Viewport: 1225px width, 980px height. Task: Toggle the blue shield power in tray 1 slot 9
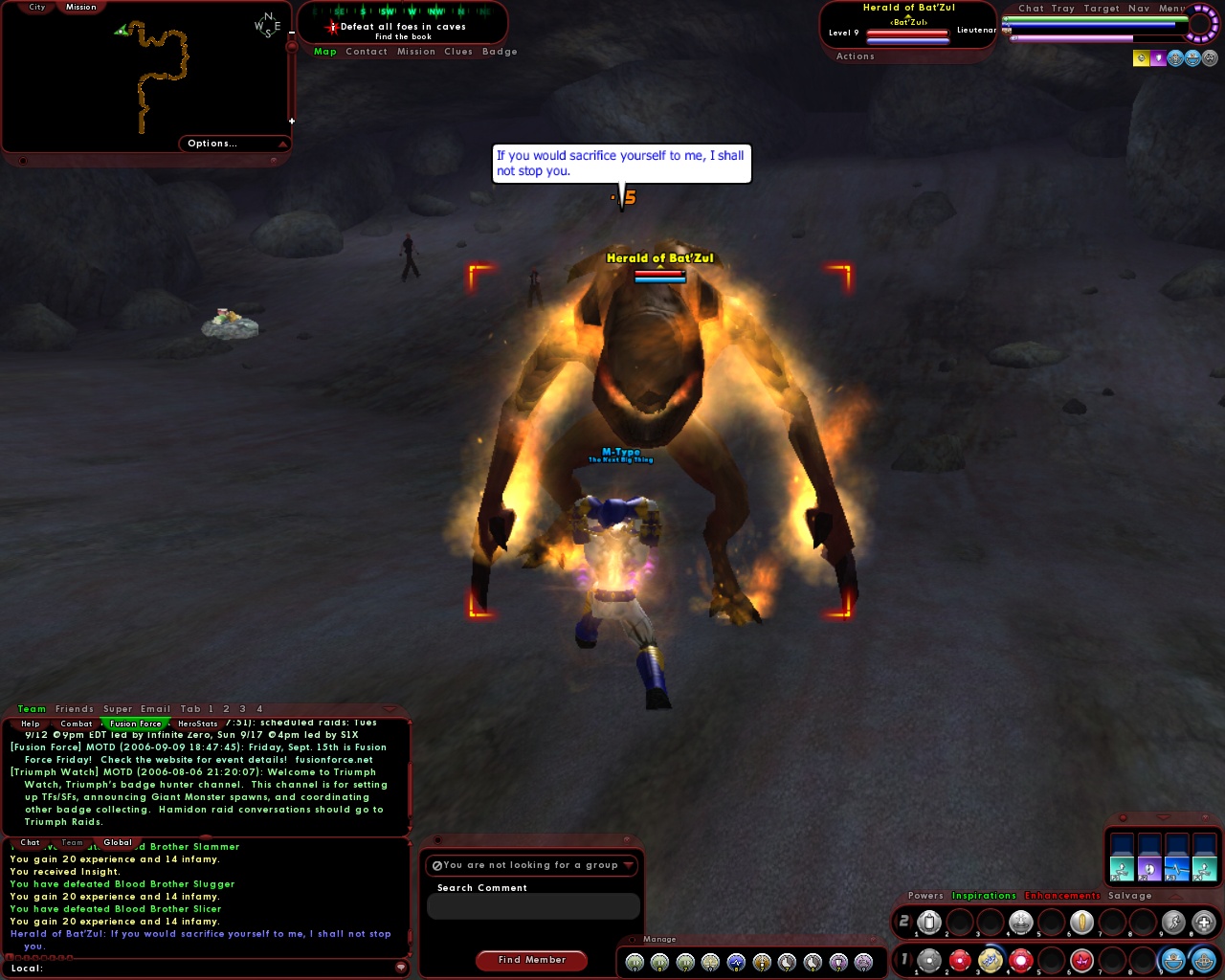(1173, 960)
